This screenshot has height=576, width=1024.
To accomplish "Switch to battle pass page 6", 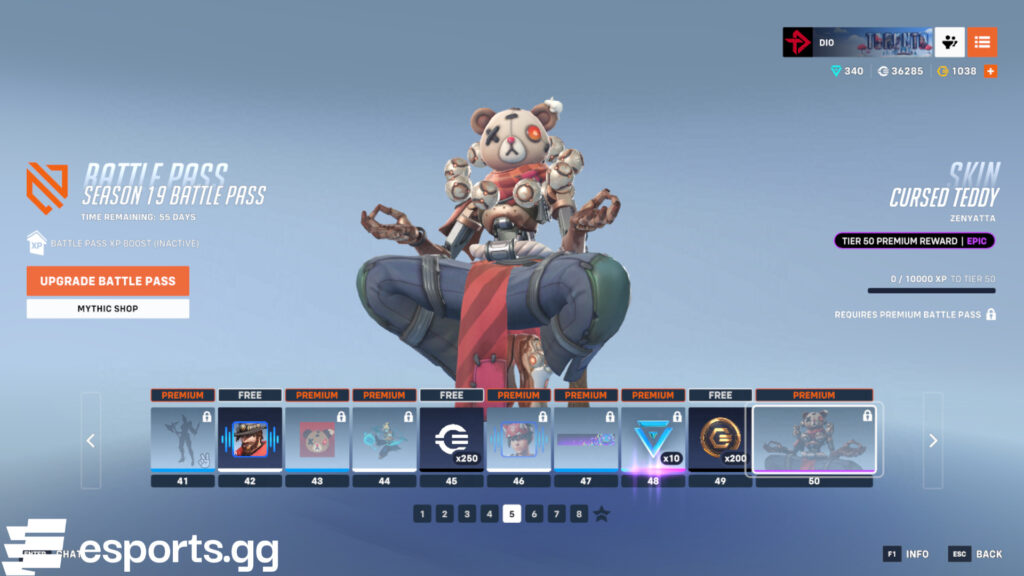I will [x=534, y=514].
